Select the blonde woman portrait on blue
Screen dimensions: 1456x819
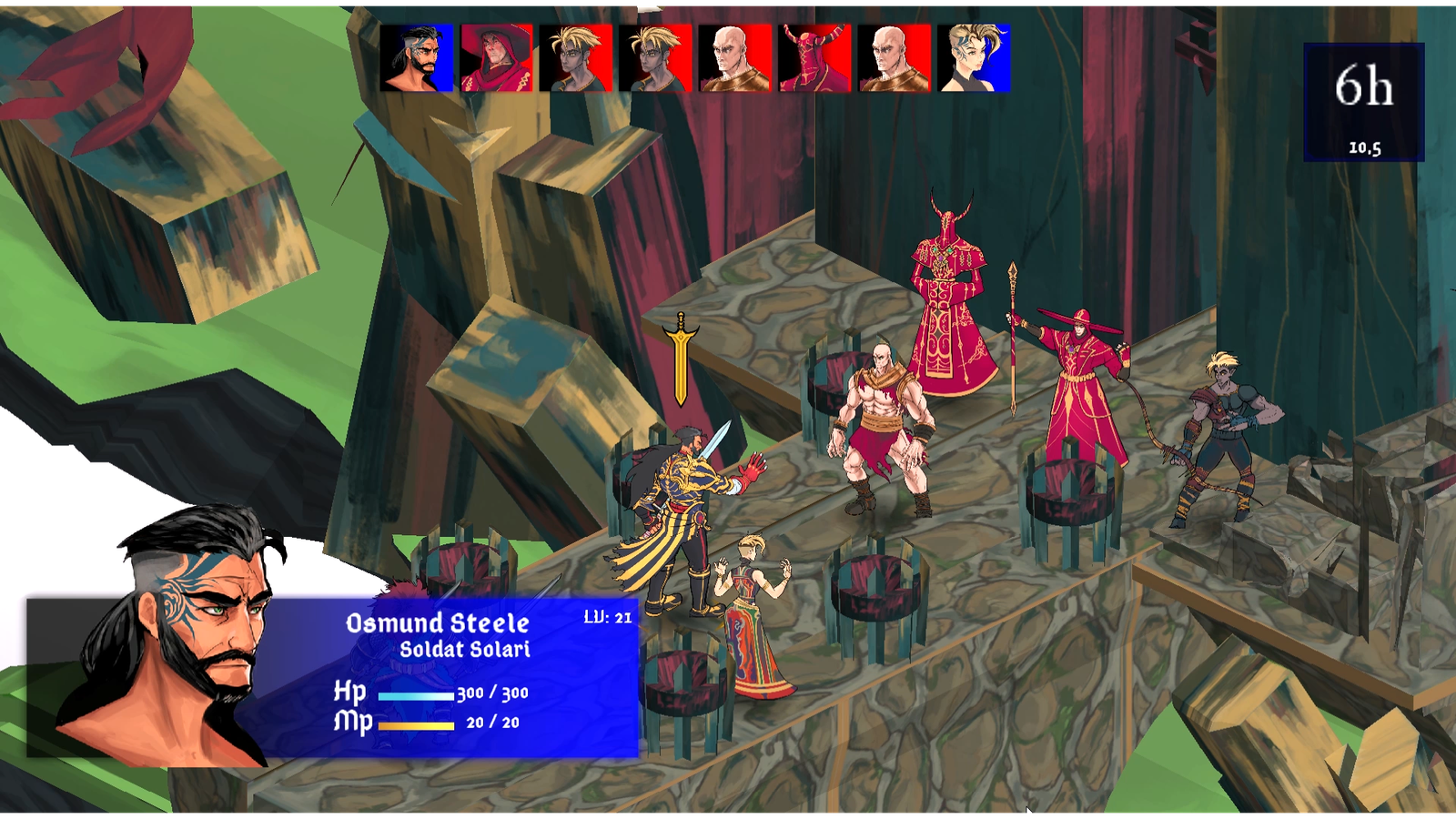974,58
